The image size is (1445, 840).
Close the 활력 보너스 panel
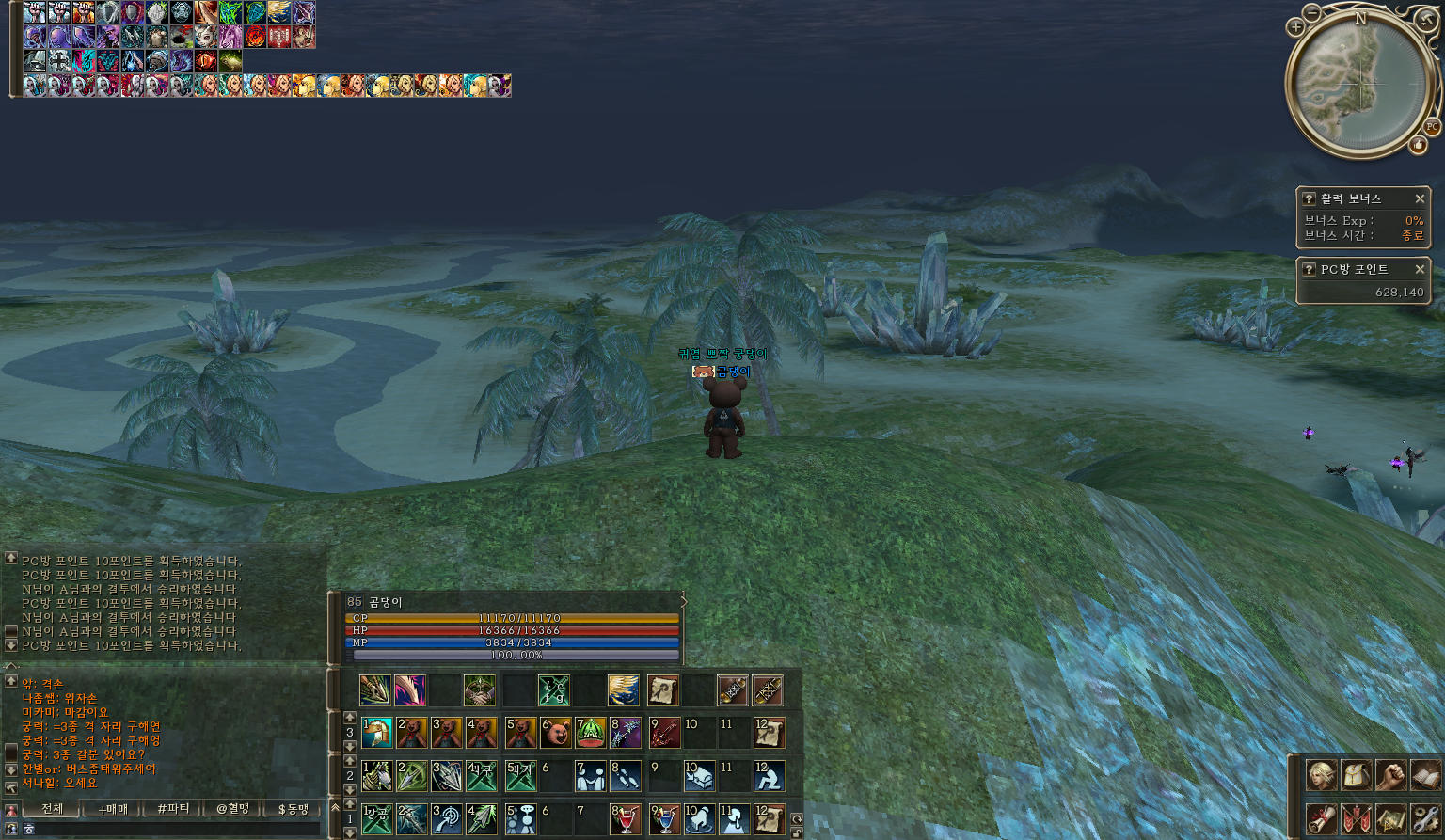click(1420, 198)
